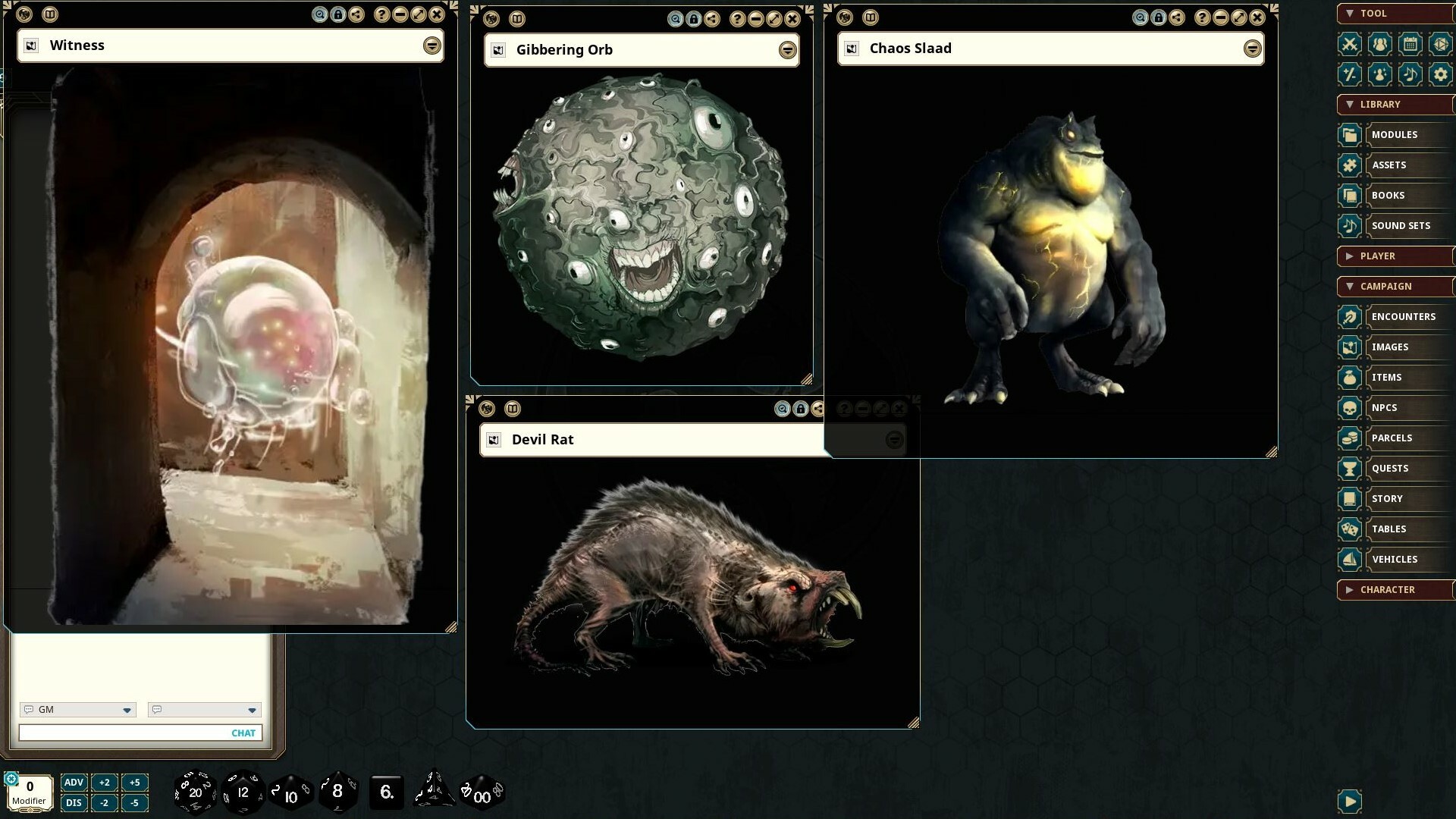Open the Sound tool music-note icon

point(1410,74)
